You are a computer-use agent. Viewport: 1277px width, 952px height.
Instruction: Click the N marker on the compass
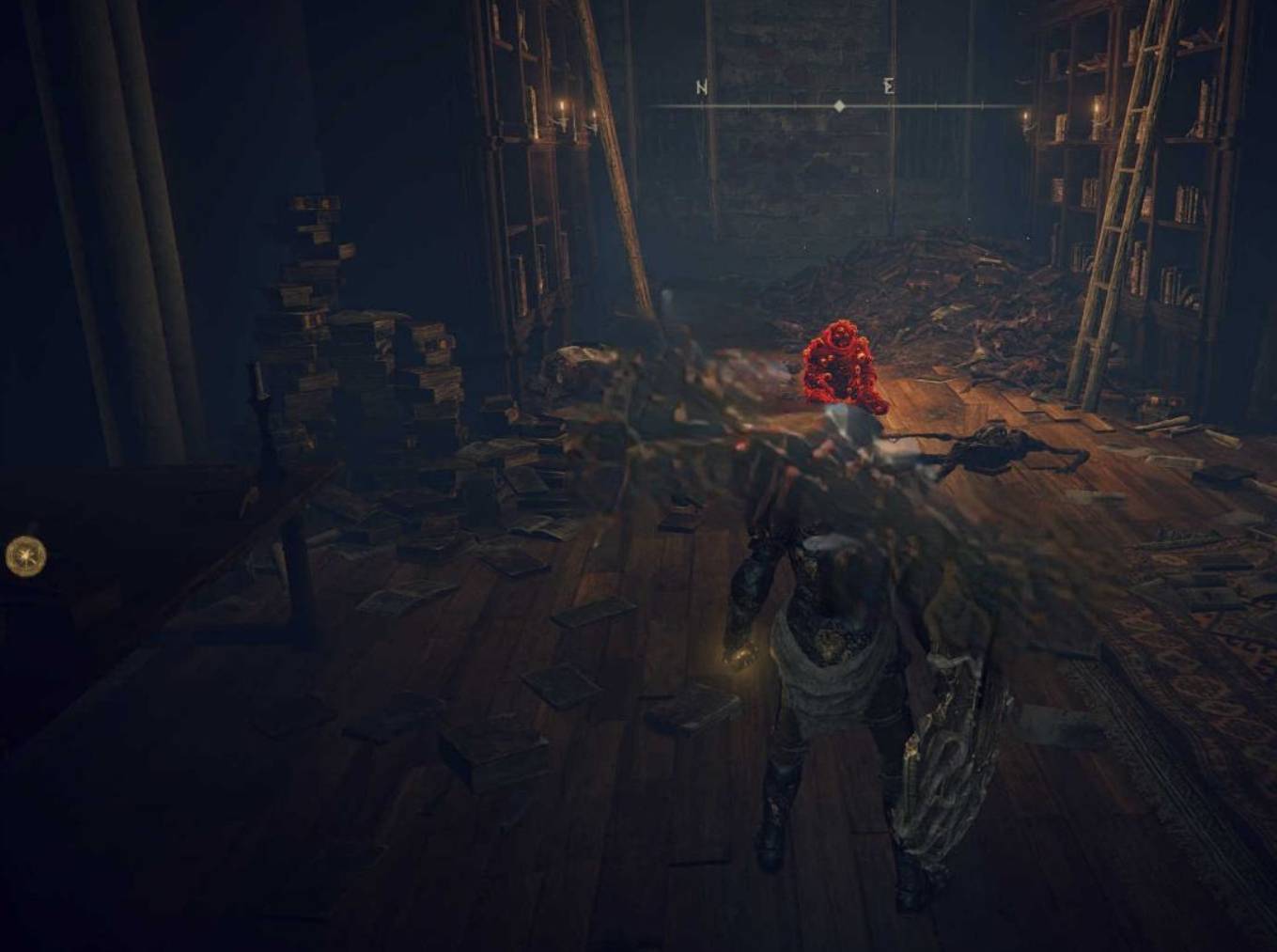click(x=701, y=87)
